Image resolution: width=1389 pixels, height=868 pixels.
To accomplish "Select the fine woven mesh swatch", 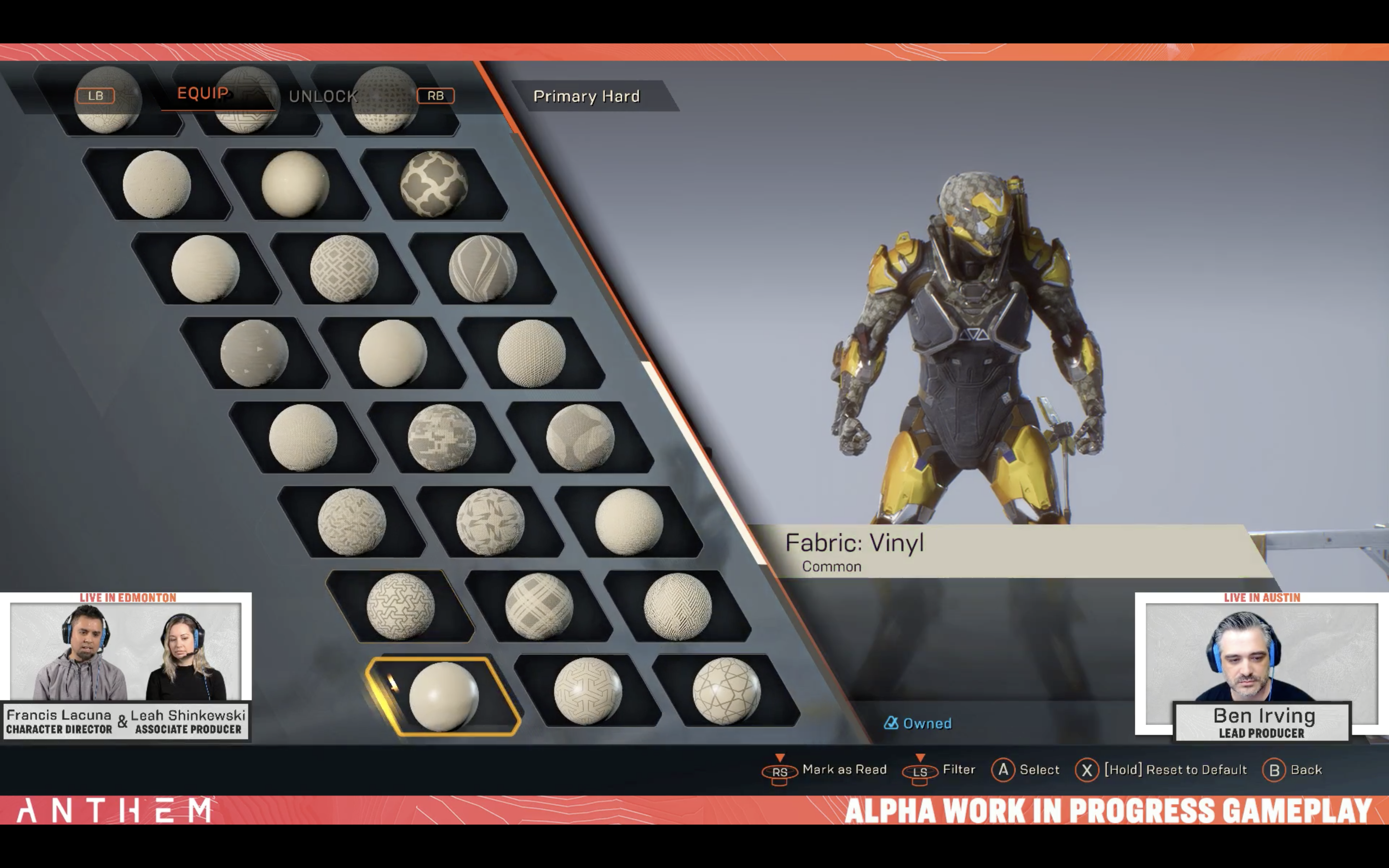I will (x=531, y=353).
